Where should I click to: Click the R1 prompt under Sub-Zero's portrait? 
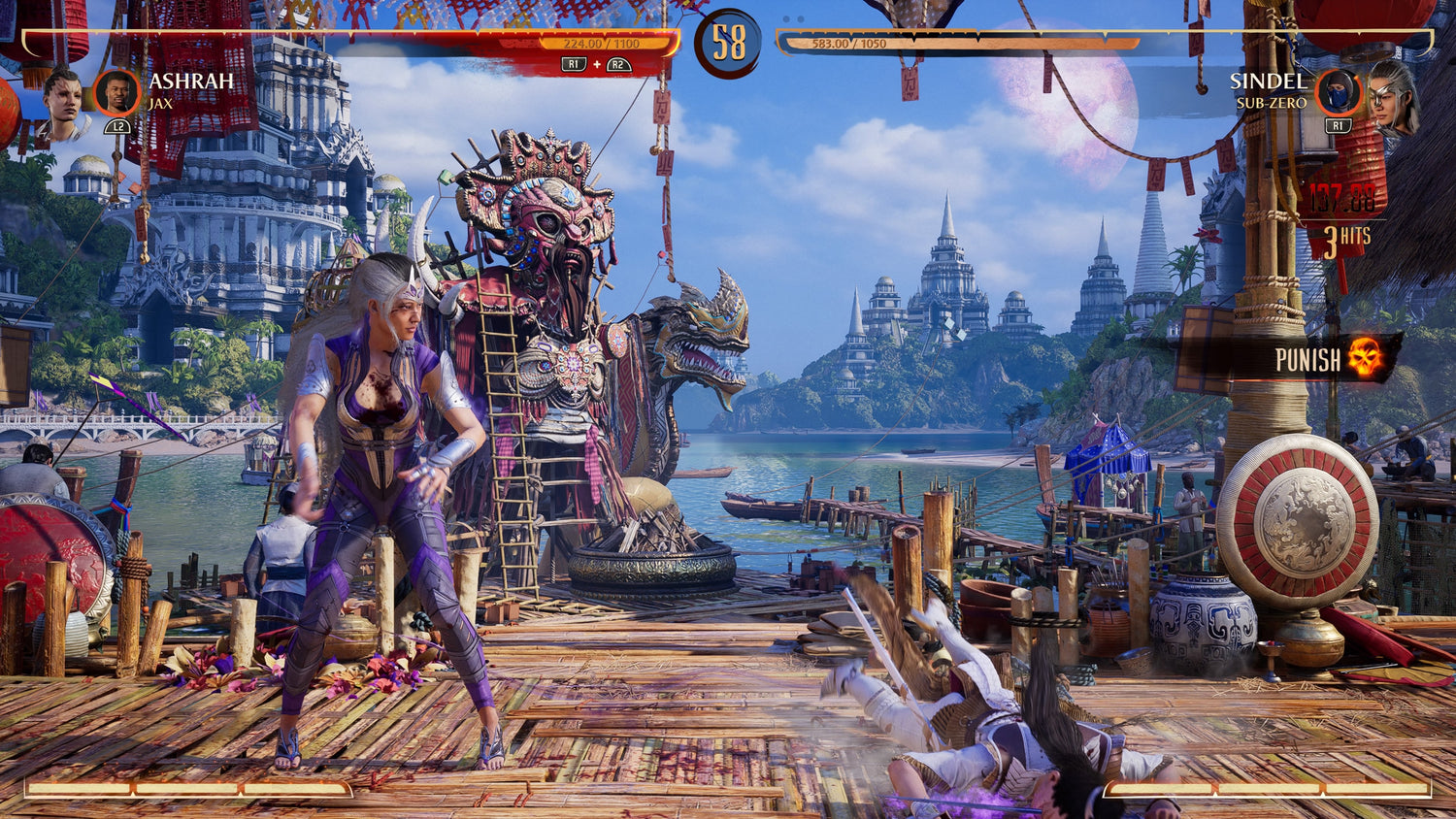[x=1339, y=125]
